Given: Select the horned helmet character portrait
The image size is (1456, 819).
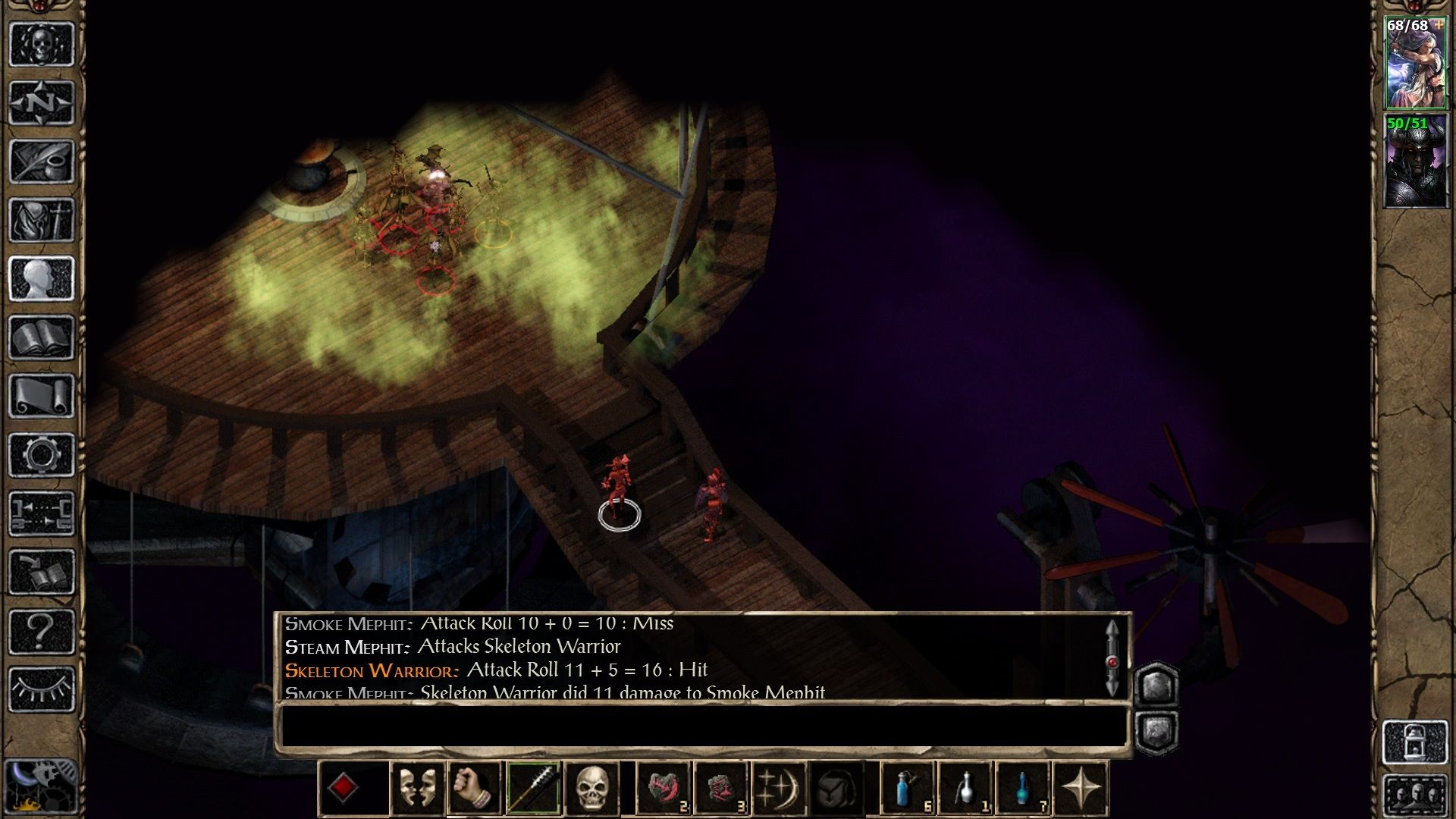Looking at the screenshot, I should [1415, 162].
